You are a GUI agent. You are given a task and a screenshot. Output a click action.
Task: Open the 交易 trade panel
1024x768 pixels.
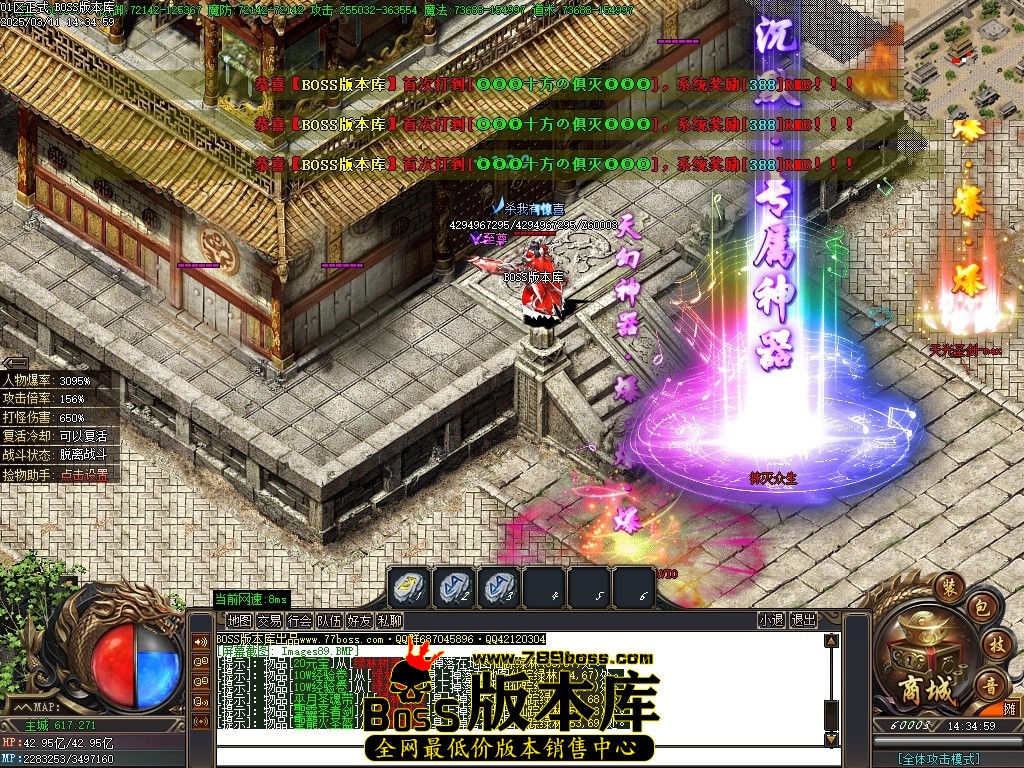pos(269,621)
